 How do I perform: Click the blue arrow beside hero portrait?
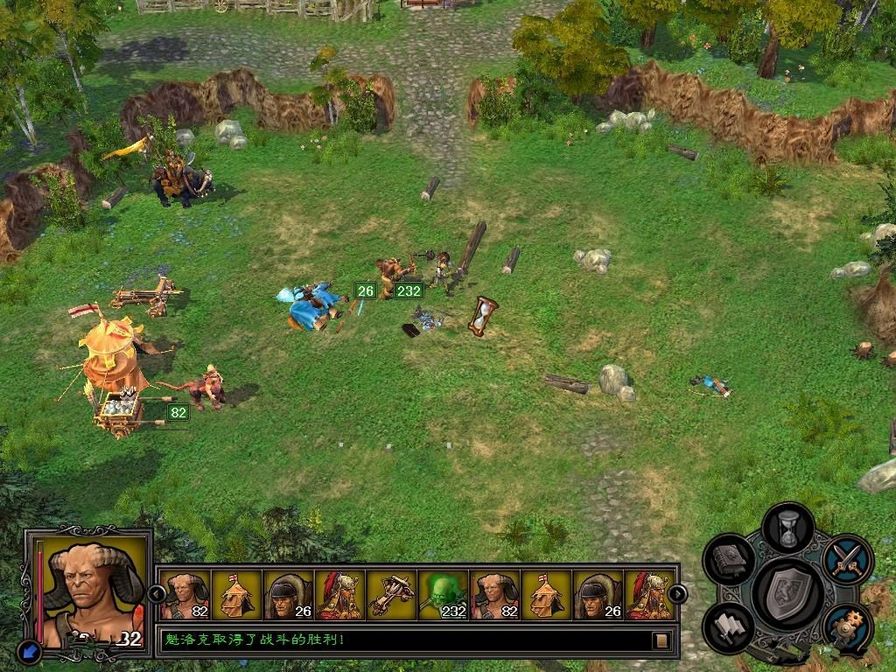[30, 651]
